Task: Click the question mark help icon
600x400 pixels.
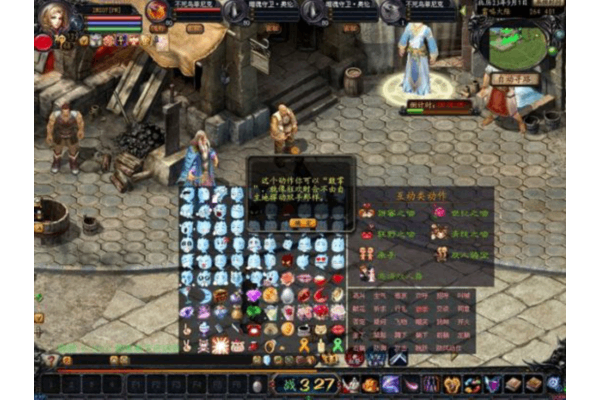Action: [x=51, y=360]
